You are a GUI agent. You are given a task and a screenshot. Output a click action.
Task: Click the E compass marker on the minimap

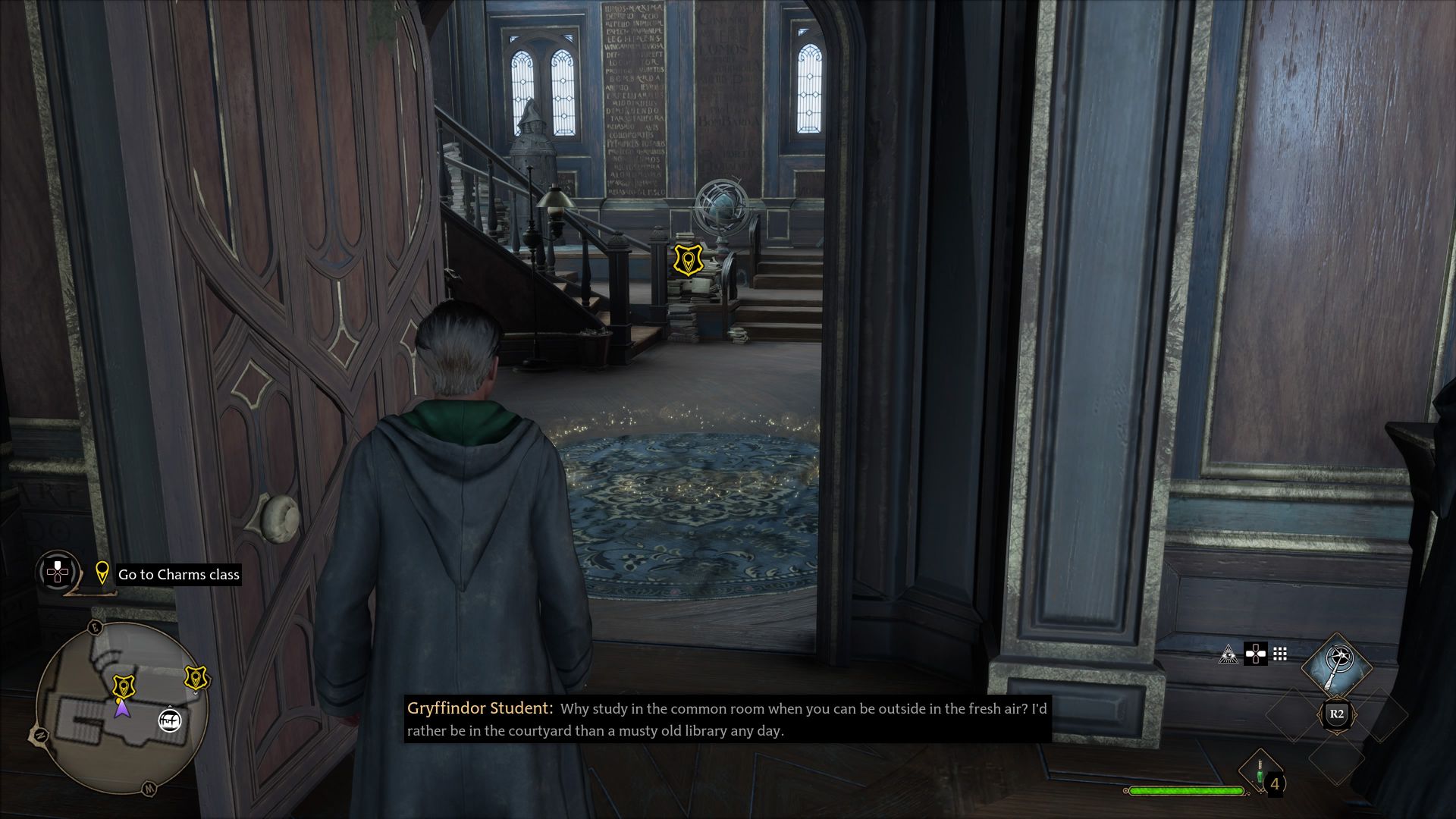[x=95, y=627]
